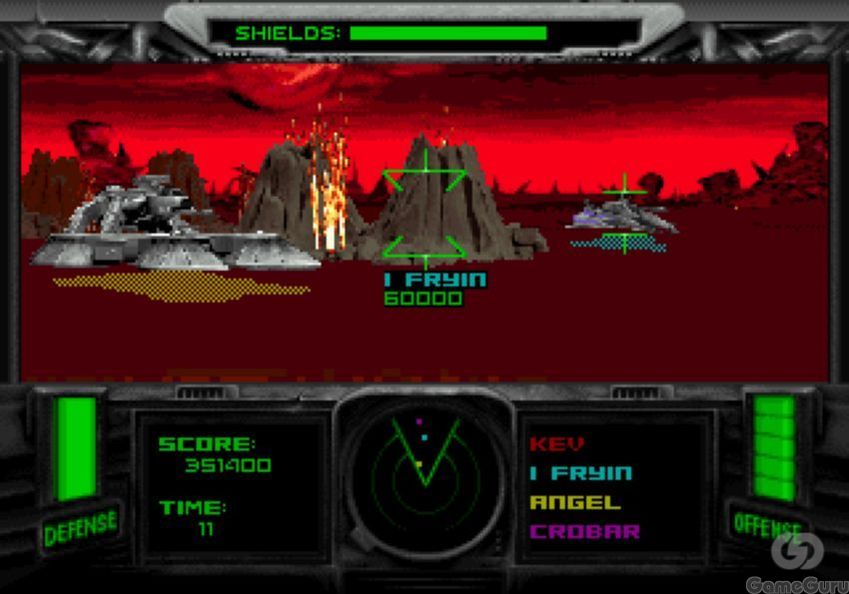
Task: Choose I FRYIN from the player roster
Action: (581, 473)
